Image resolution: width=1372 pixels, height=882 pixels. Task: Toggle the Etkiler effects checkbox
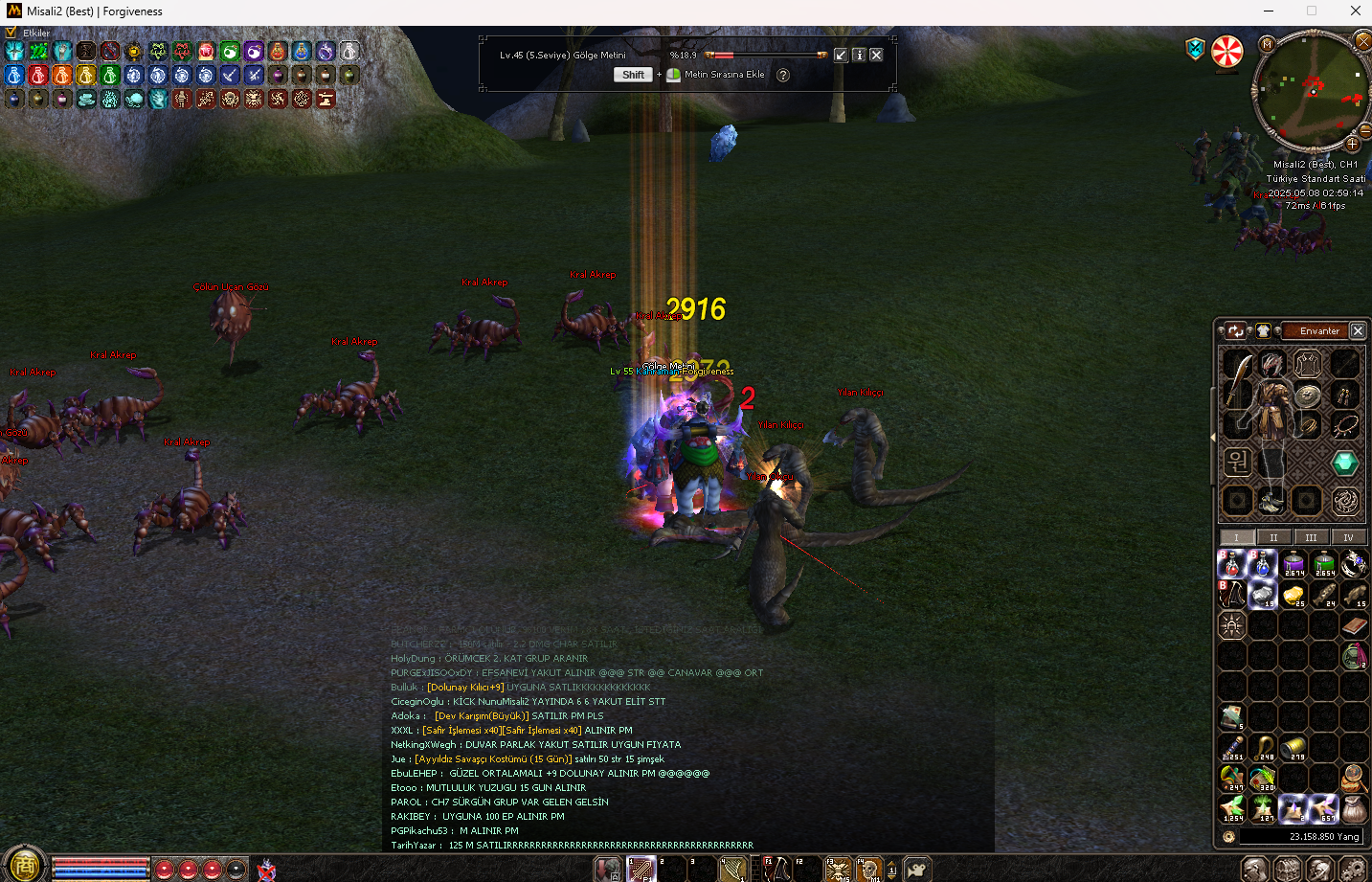pos(11,33)
